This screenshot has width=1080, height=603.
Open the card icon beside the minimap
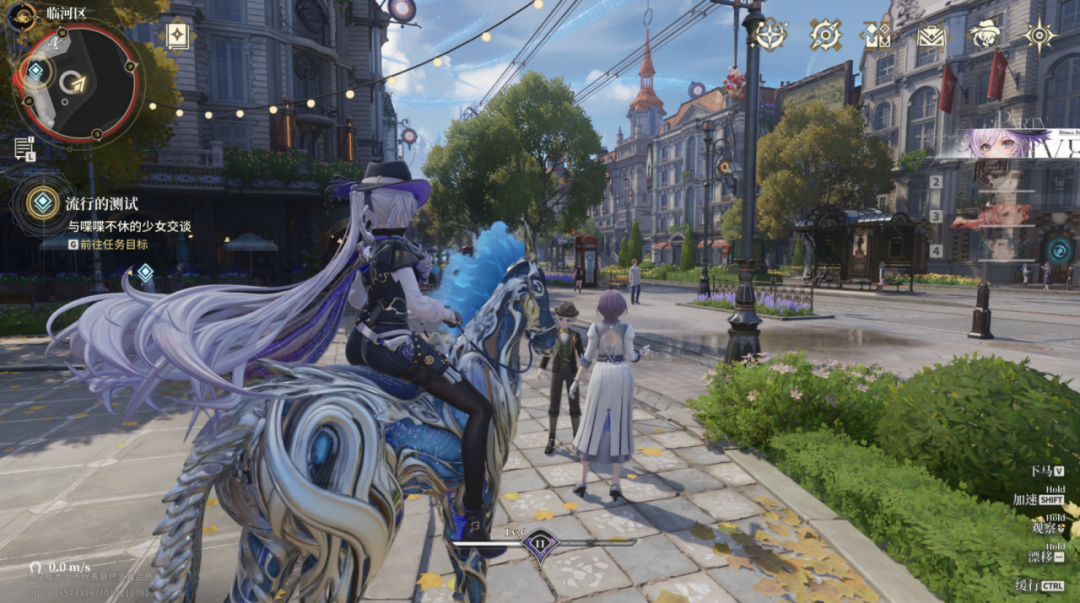point(177,36)
